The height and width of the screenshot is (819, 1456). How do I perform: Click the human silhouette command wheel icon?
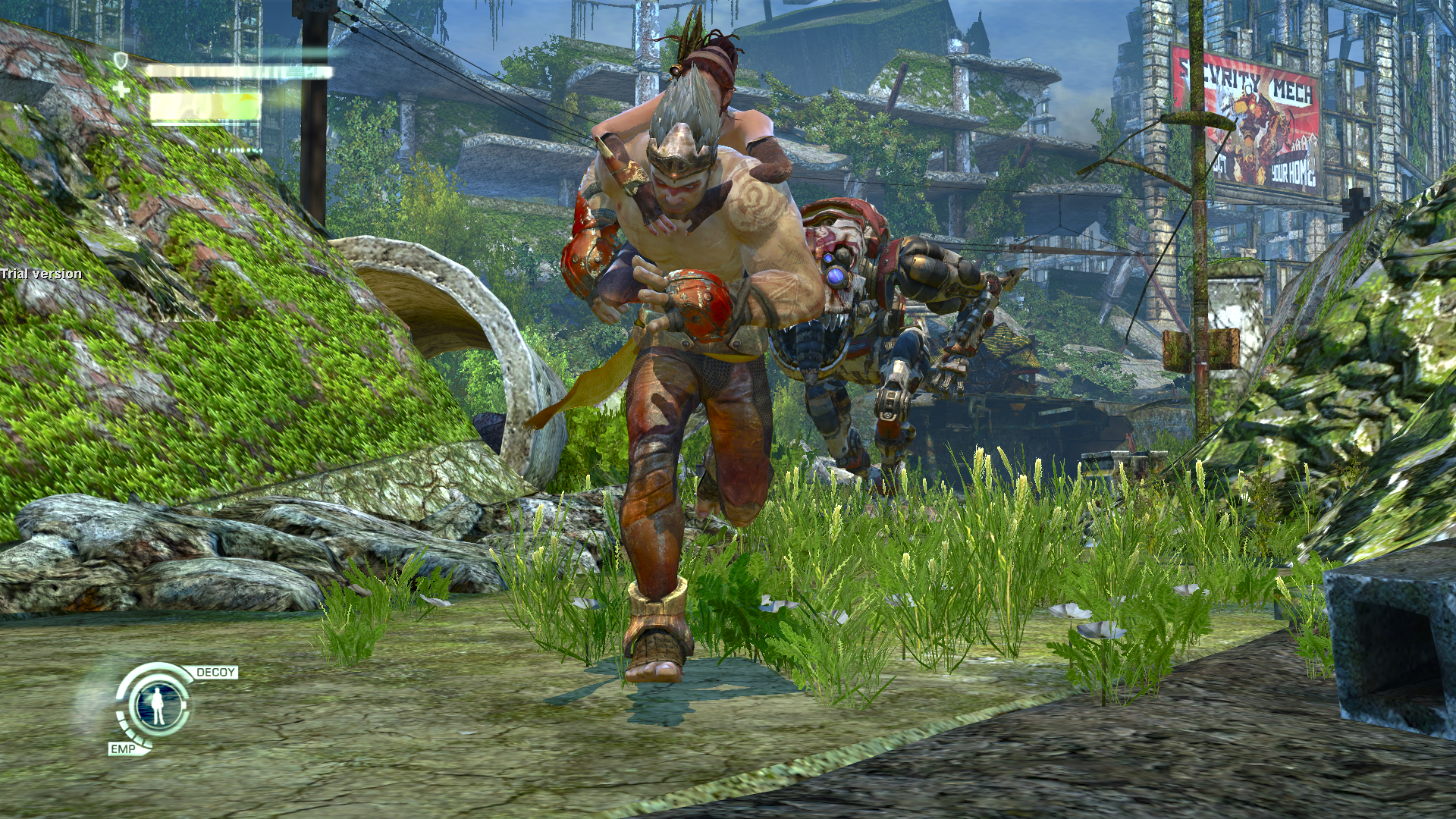coord(159,705)
